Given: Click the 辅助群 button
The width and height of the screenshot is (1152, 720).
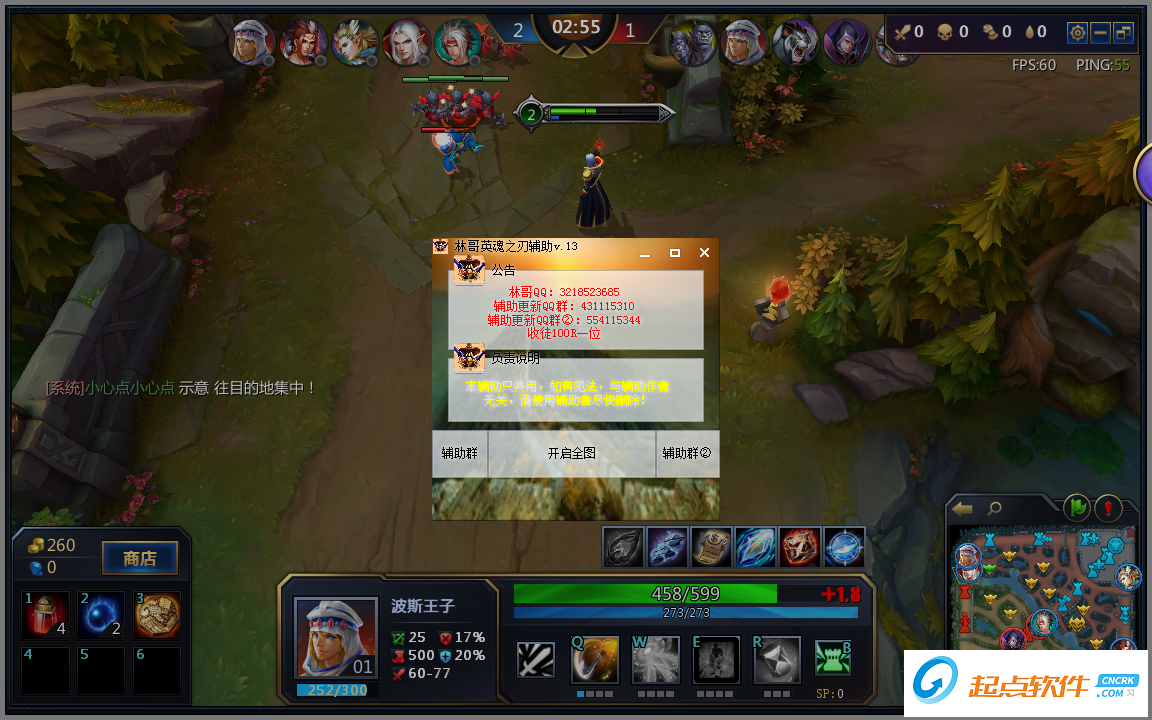Looking at the screenshot, I should coord(460,453).
